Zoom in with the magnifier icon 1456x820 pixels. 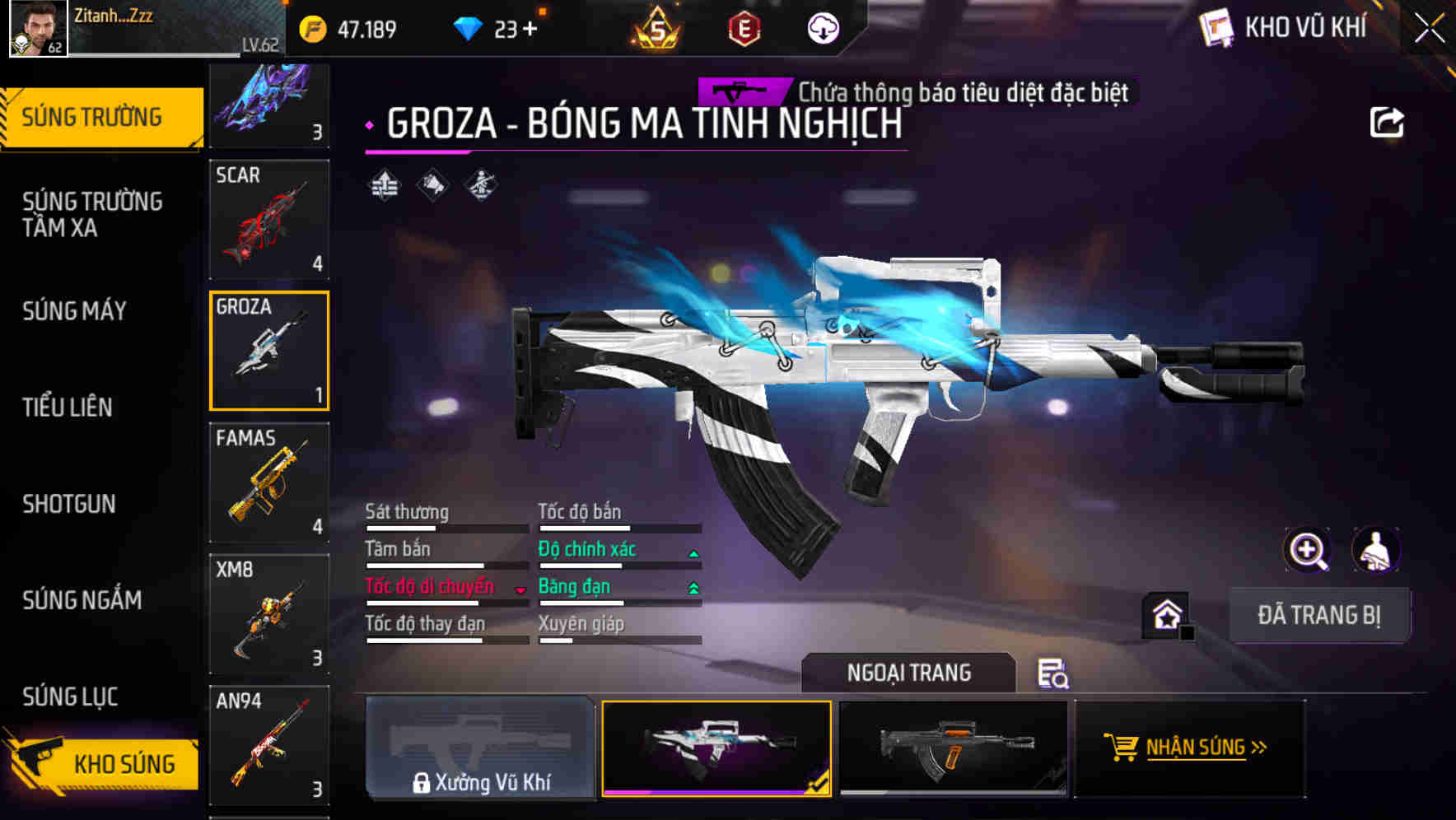(1307, 550)
